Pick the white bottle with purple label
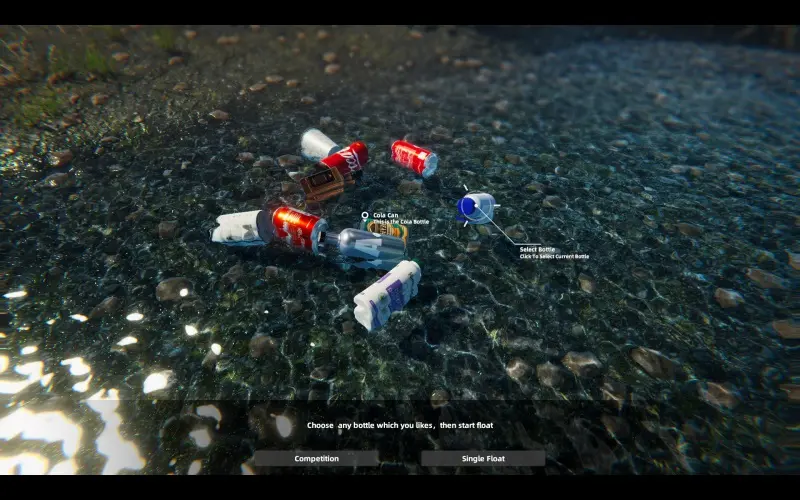The height and width of the screenshot is (500, 800). [387, 295]
